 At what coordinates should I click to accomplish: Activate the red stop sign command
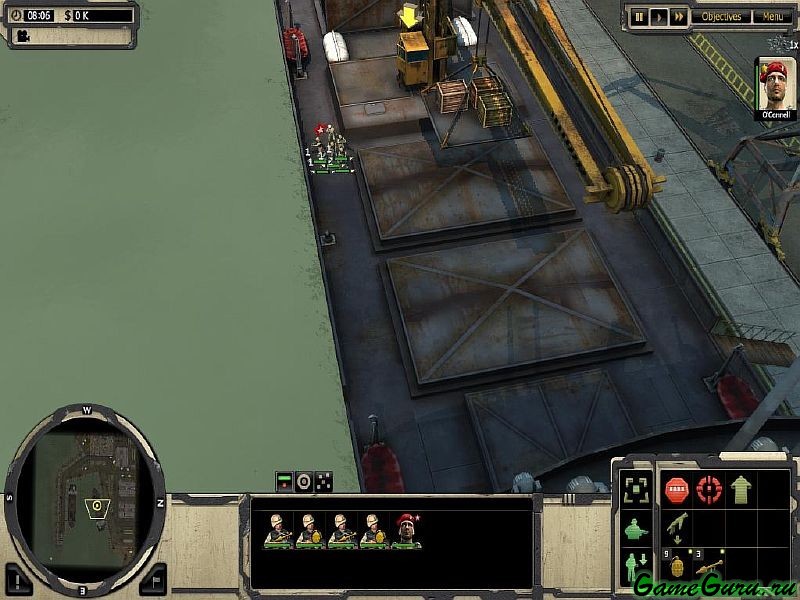point(676,490)
